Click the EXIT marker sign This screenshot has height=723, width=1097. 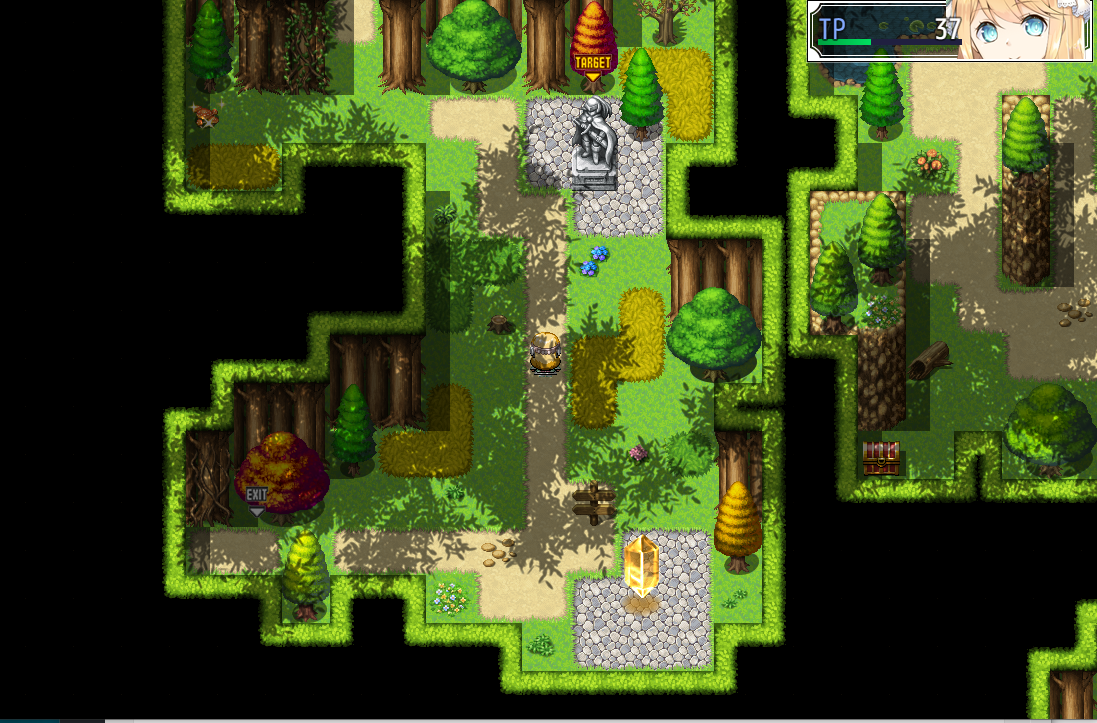click(x=257, y=497)
